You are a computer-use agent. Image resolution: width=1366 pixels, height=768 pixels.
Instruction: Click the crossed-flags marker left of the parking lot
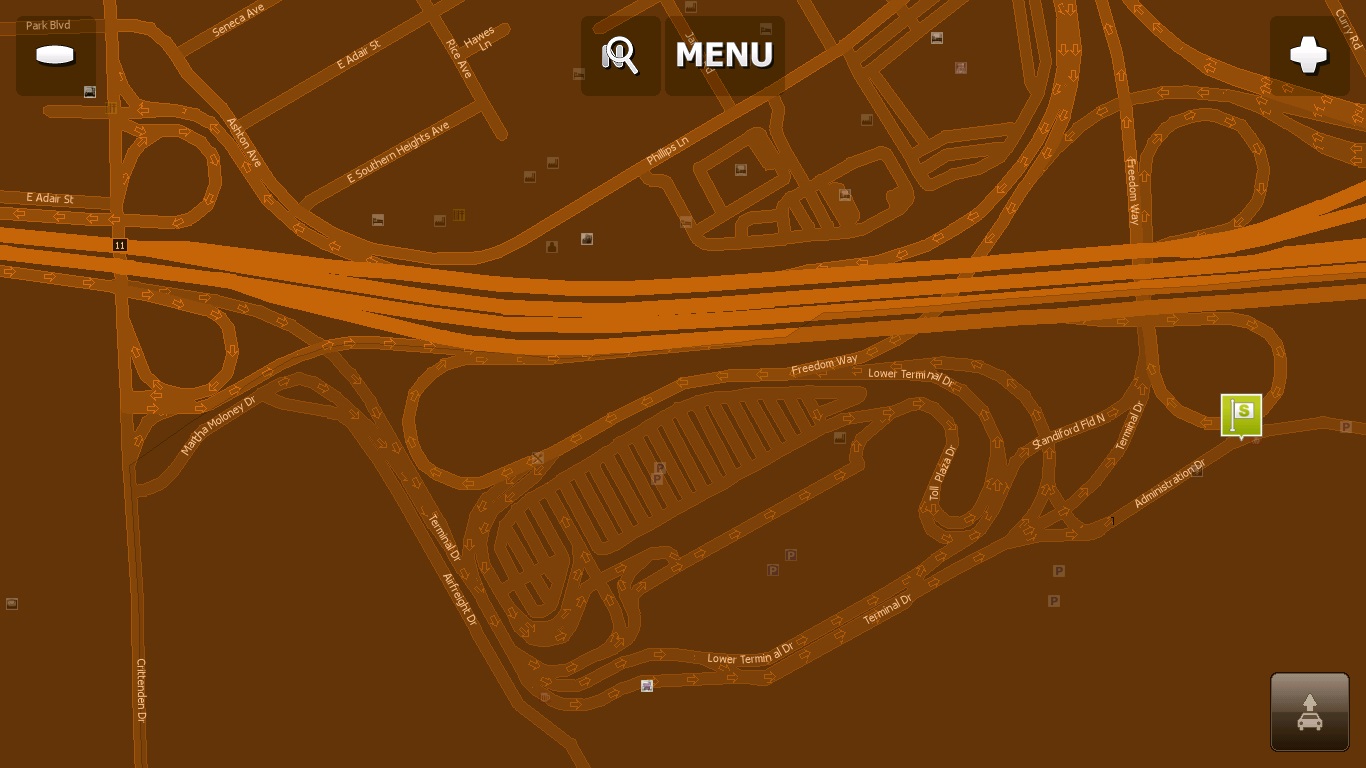(x=537, y=458)
